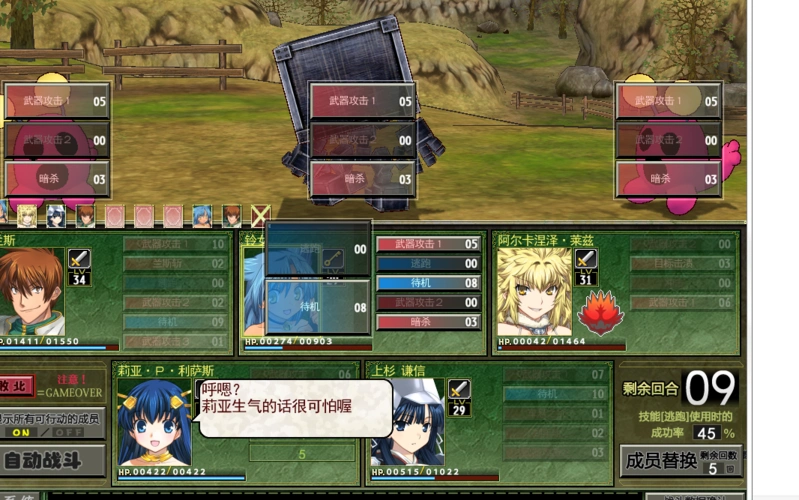Select 武器攻击1 skill with count 05 in party panel
Image resolution: width=799 pixels, height=500 pixels.
click(428, 244)
